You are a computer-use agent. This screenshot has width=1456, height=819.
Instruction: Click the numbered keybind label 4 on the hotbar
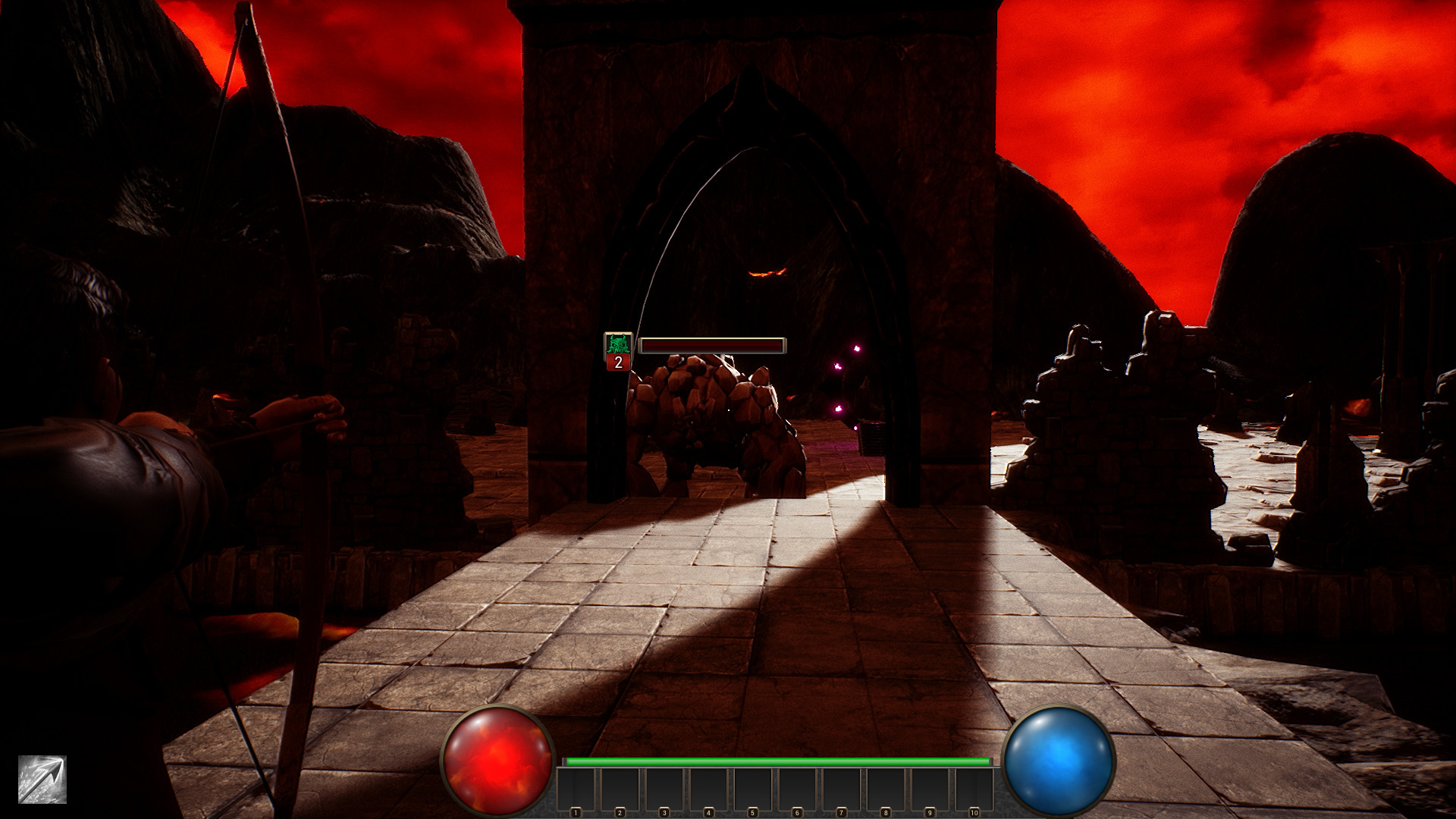coord(708,811)
